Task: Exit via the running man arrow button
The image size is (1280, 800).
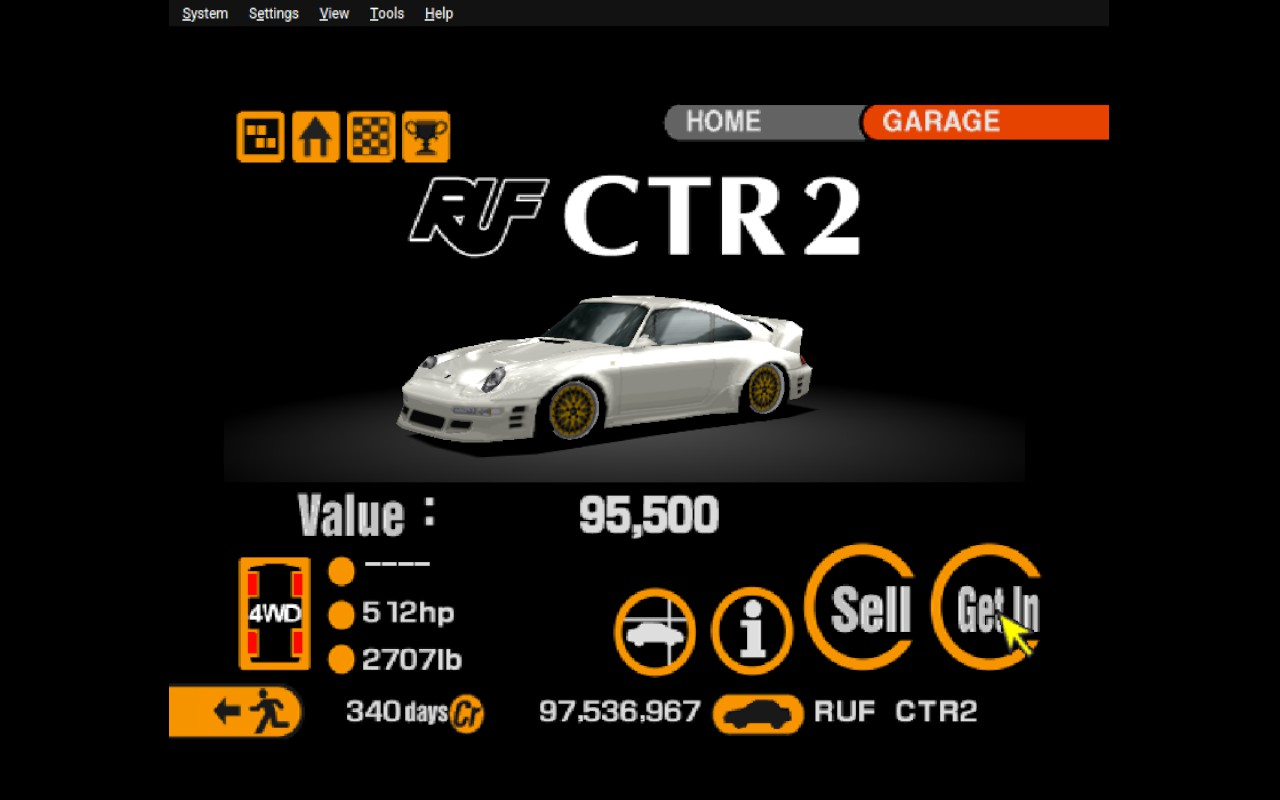Action: click(236, 711)
